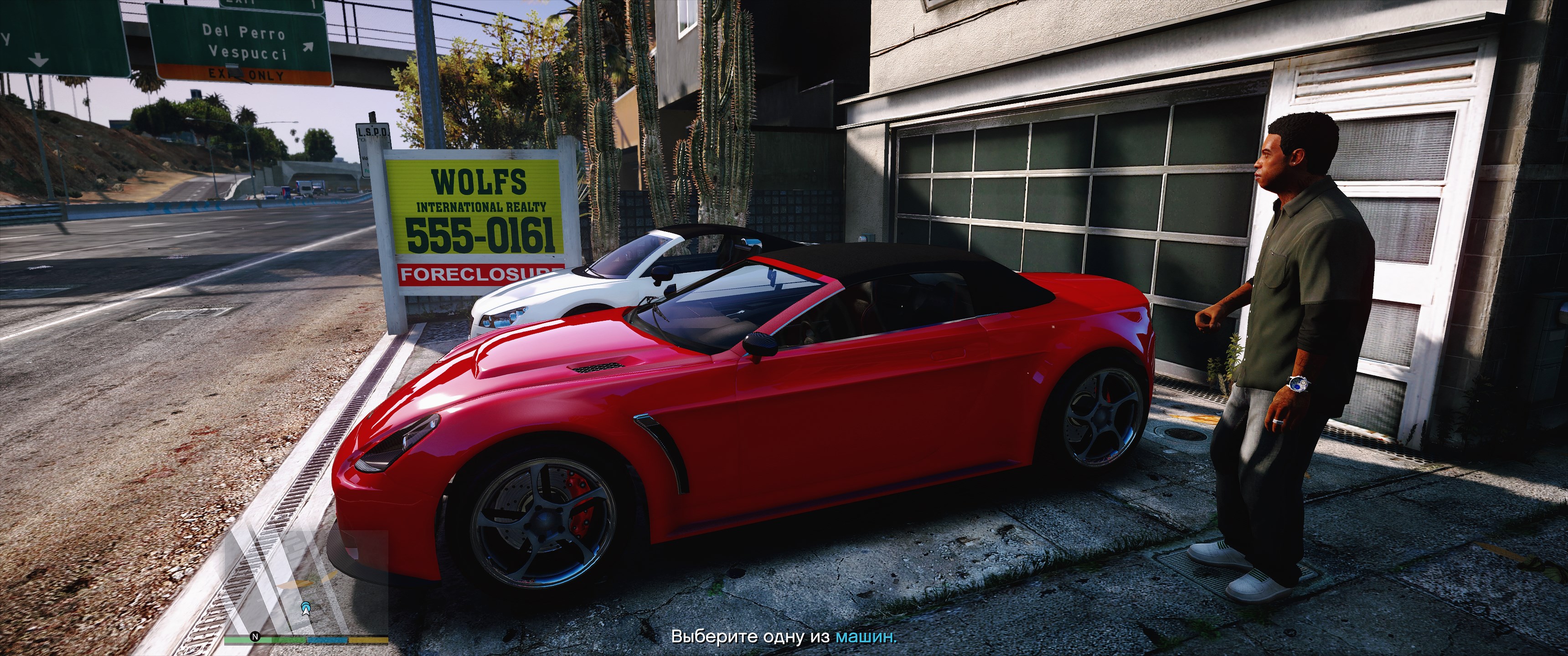Click the north compass N marker

[256, 636]
